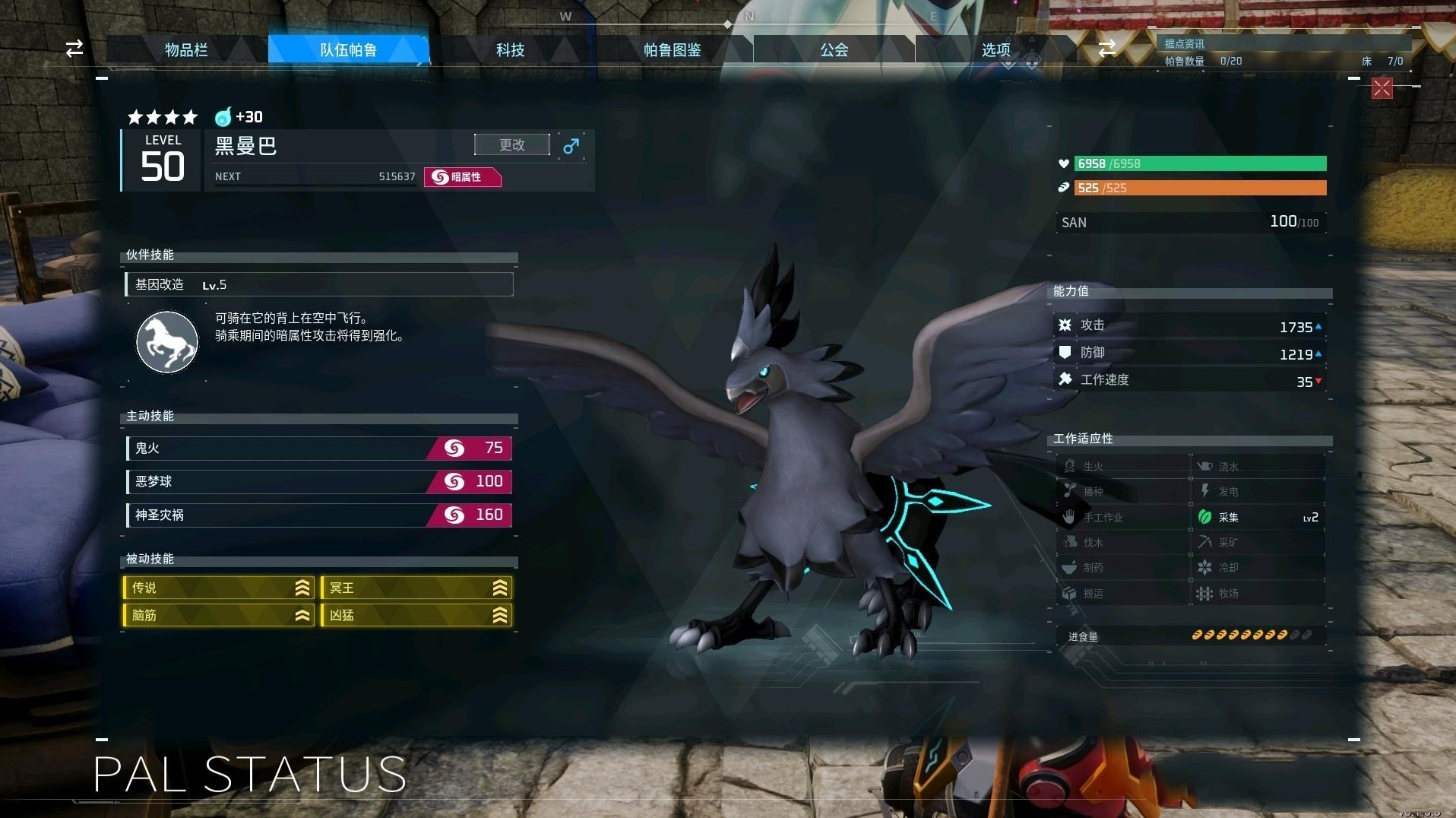Click the left tab-switch arrows icon

[74, 49]
